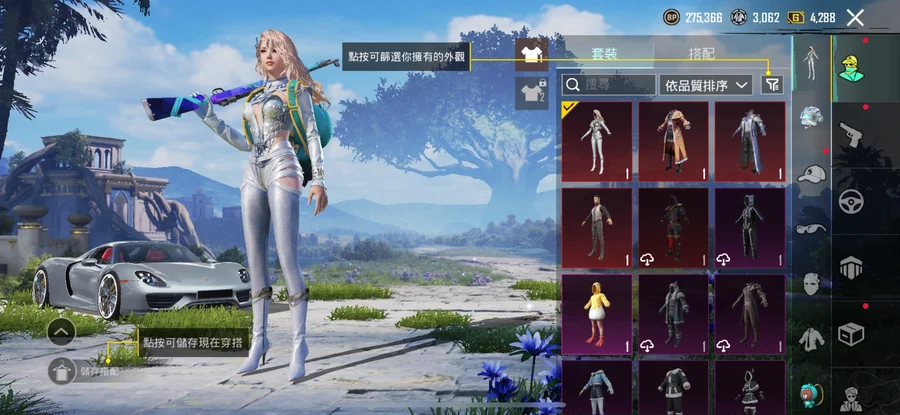Select the grey suit with vest outfit
Viewport: 900px width, 415px height.
[597, 227]
